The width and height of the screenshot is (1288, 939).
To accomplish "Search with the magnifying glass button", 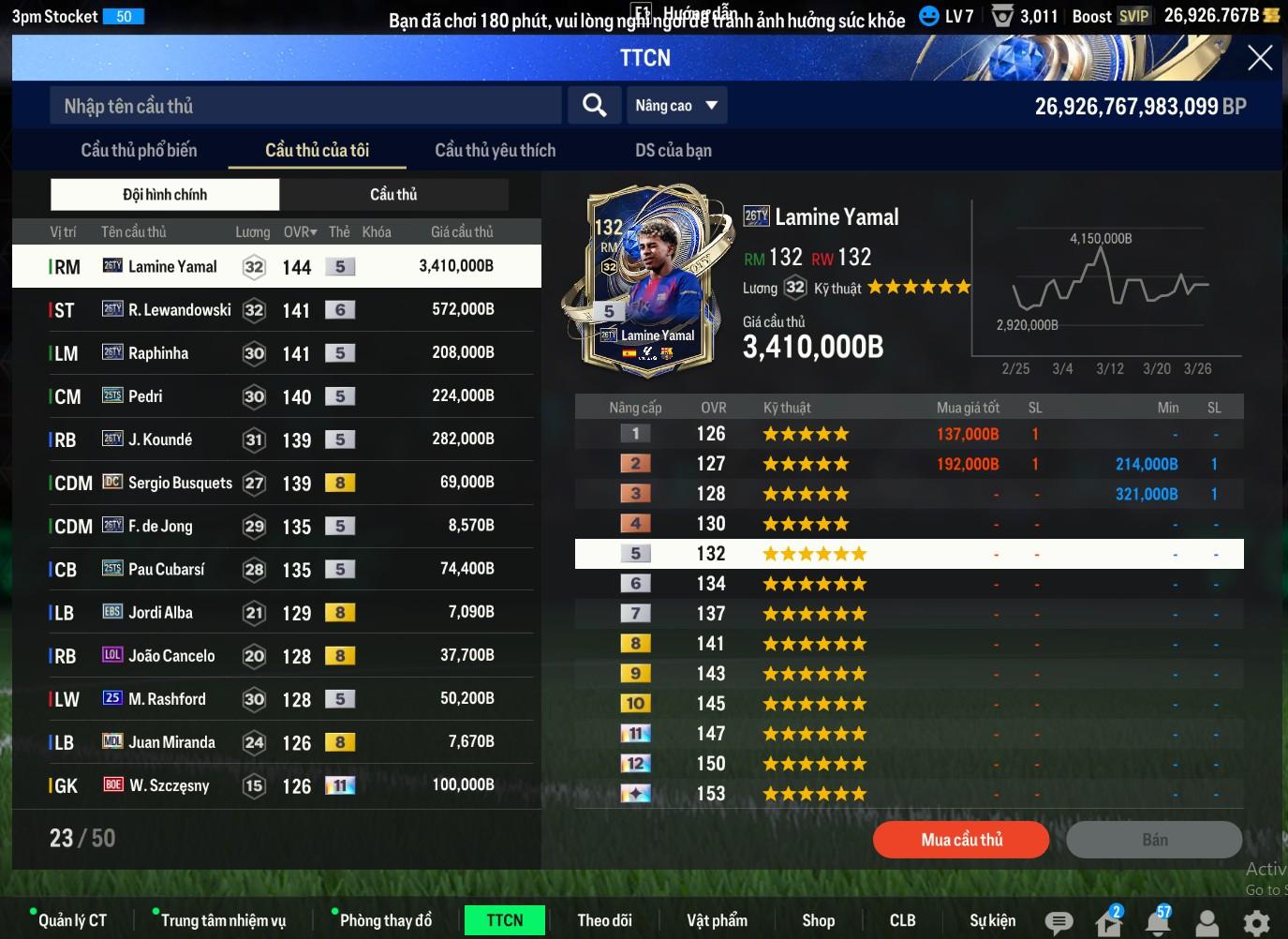I will pyautogui.click(x=594, y=105).
